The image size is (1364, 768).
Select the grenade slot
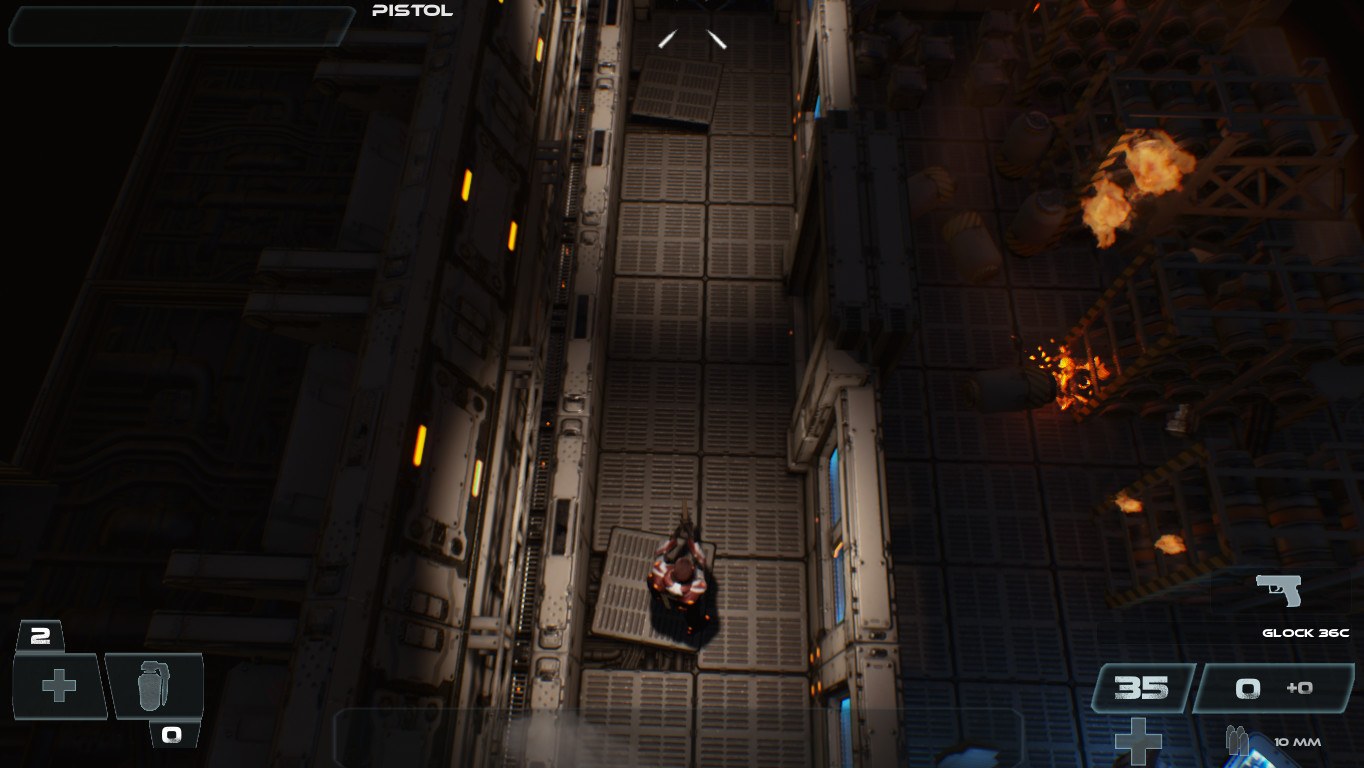coord(154,686)
